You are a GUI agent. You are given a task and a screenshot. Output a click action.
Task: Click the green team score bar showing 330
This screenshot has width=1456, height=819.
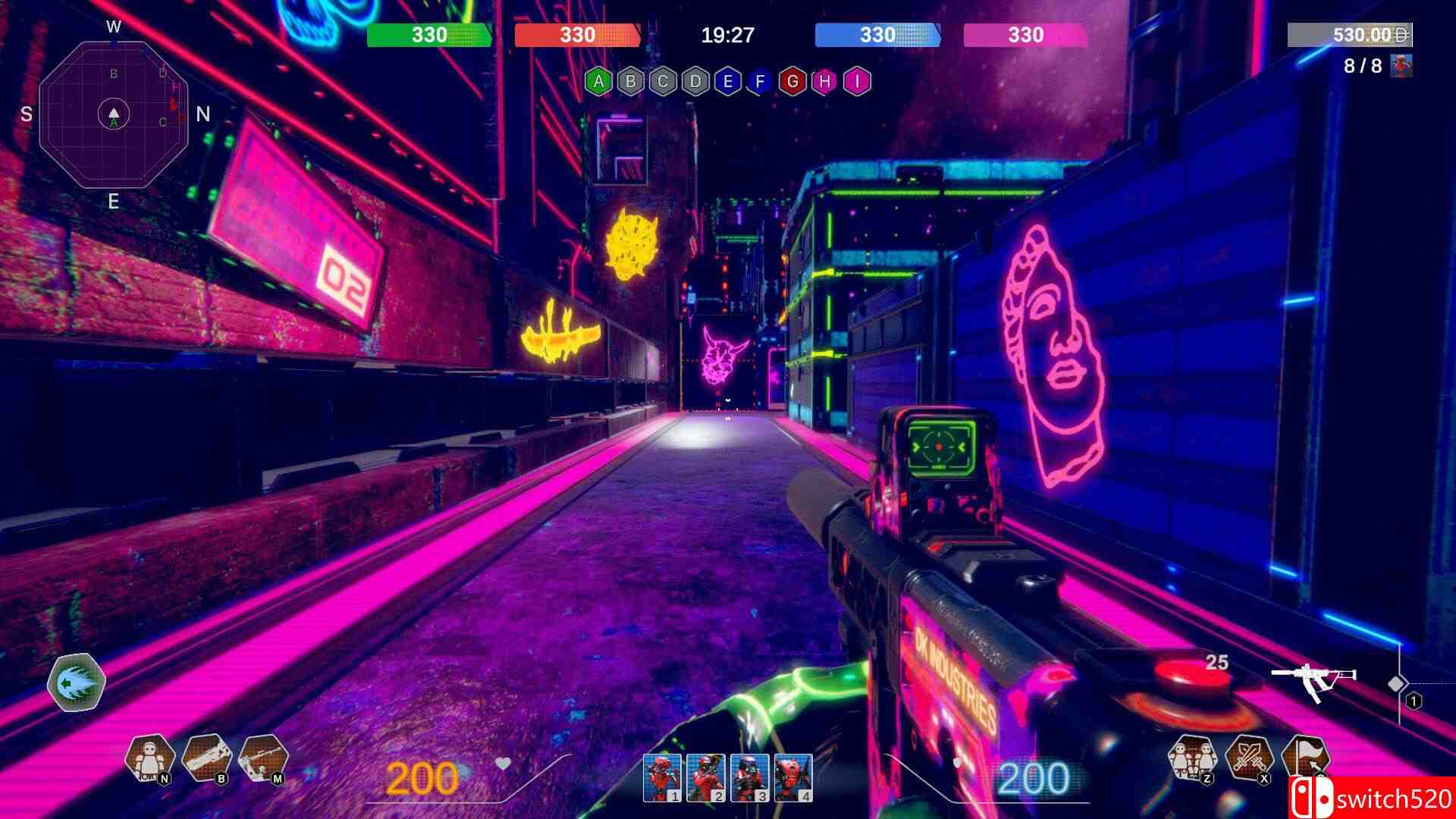pos(429,34)
